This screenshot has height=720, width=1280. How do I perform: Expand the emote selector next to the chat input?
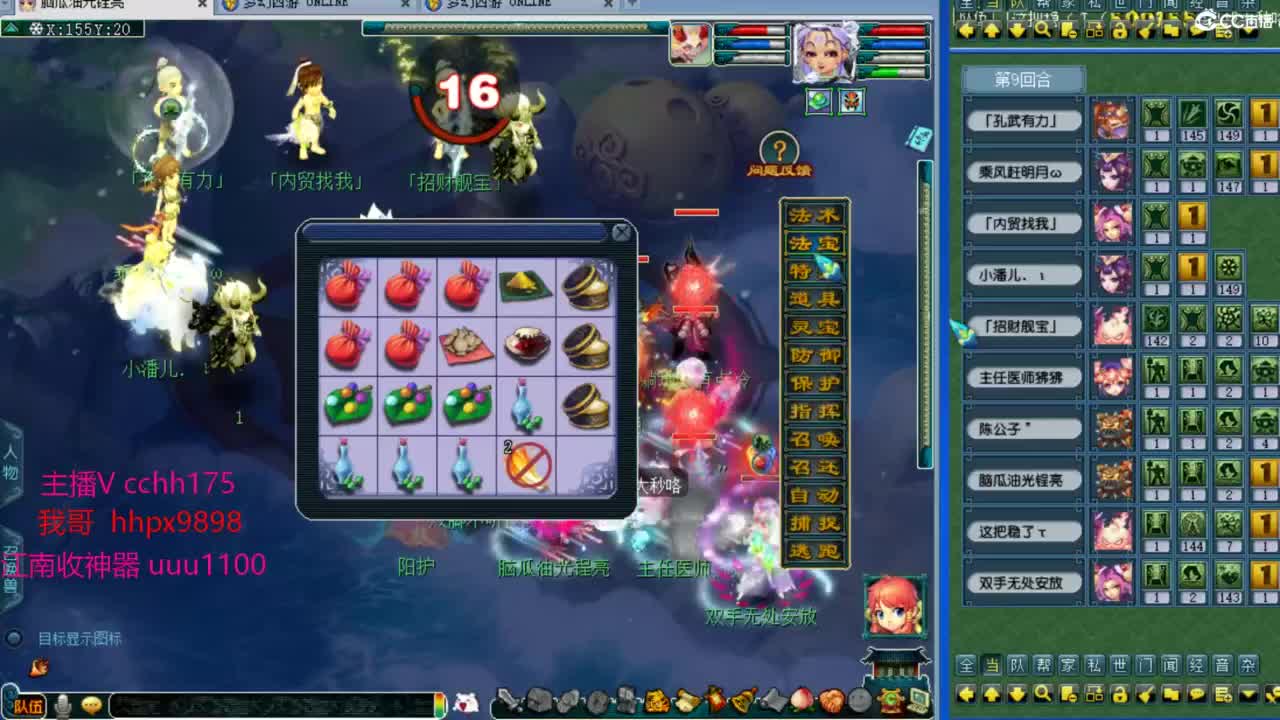click(x=92, y=706)
